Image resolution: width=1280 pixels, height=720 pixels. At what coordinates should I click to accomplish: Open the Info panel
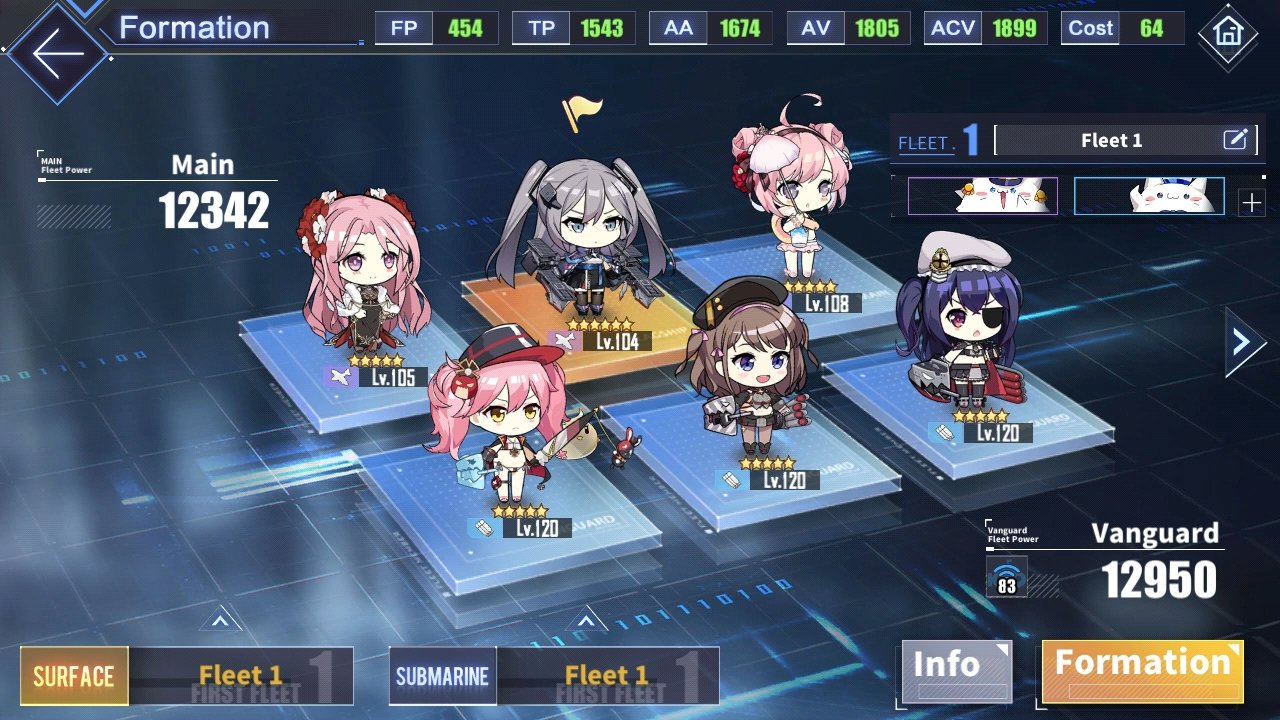tap(955, 670)
